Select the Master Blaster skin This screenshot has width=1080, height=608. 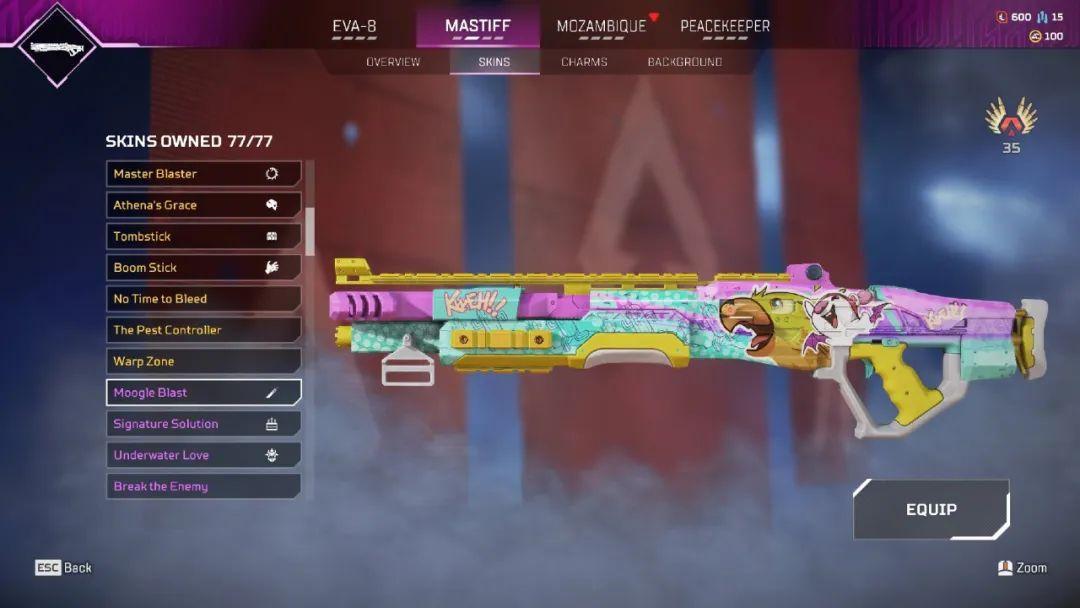pyautogui.click(x=203, y=174)
